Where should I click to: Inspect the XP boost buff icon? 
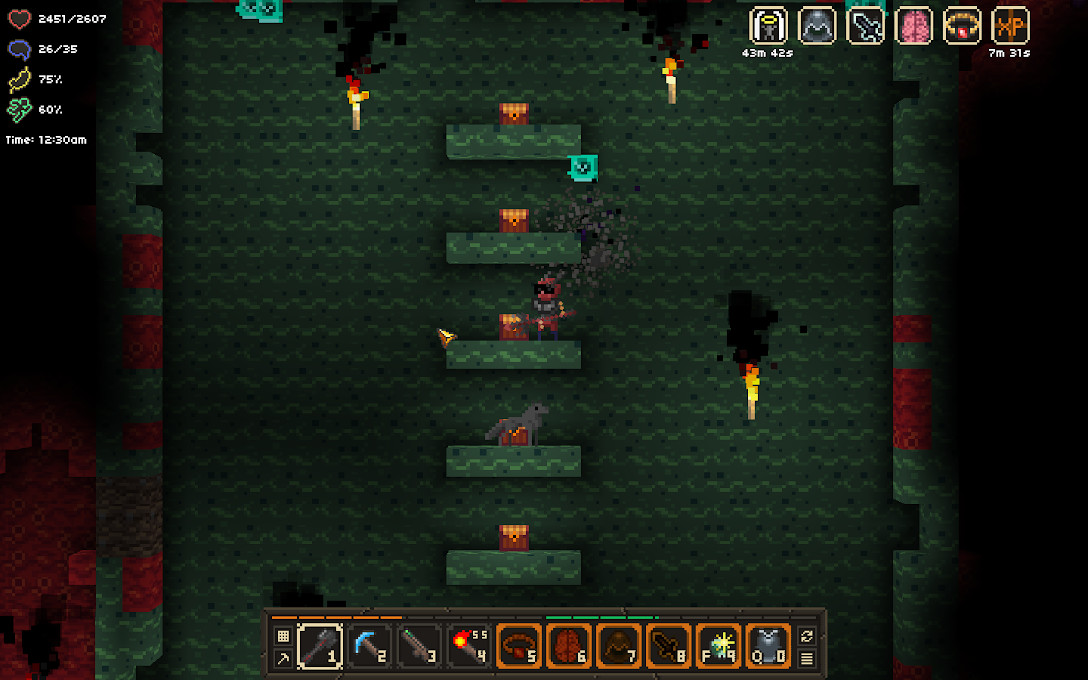[x=1010, y=26]
